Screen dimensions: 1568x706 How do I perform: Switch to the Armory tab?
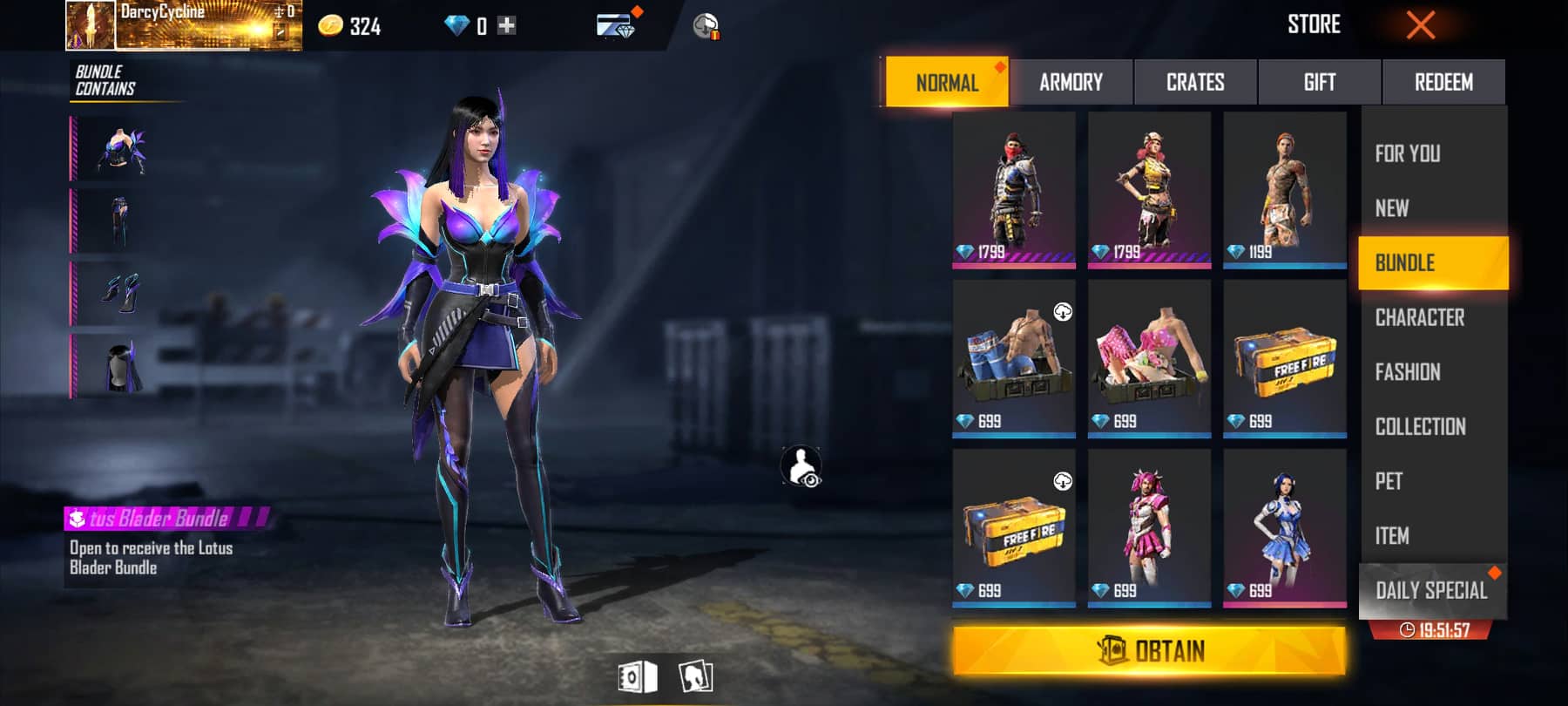(x=1071, y=83)
